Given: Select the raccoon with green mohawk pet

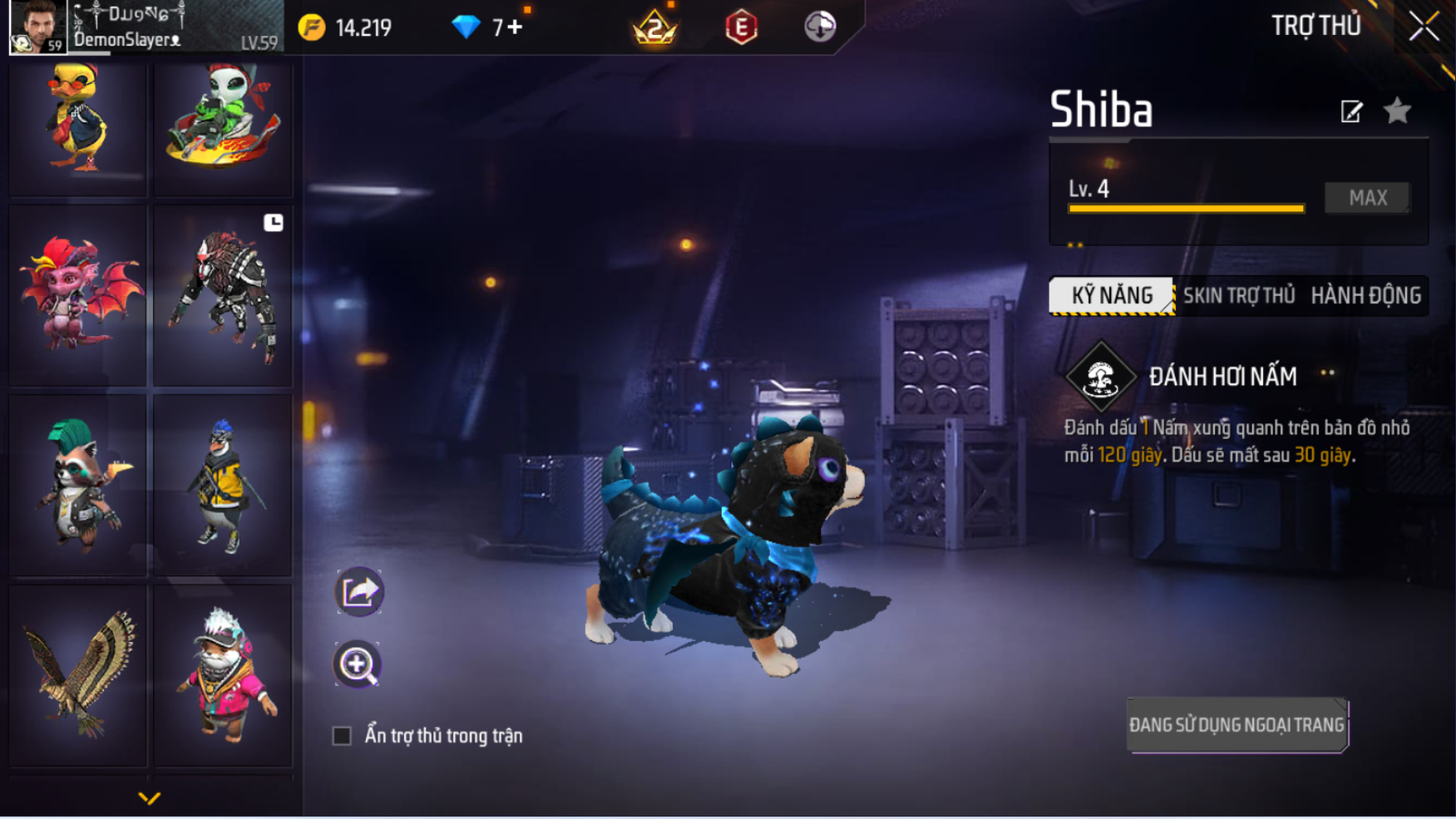Looking at the screenshot, I should [77, 486].
